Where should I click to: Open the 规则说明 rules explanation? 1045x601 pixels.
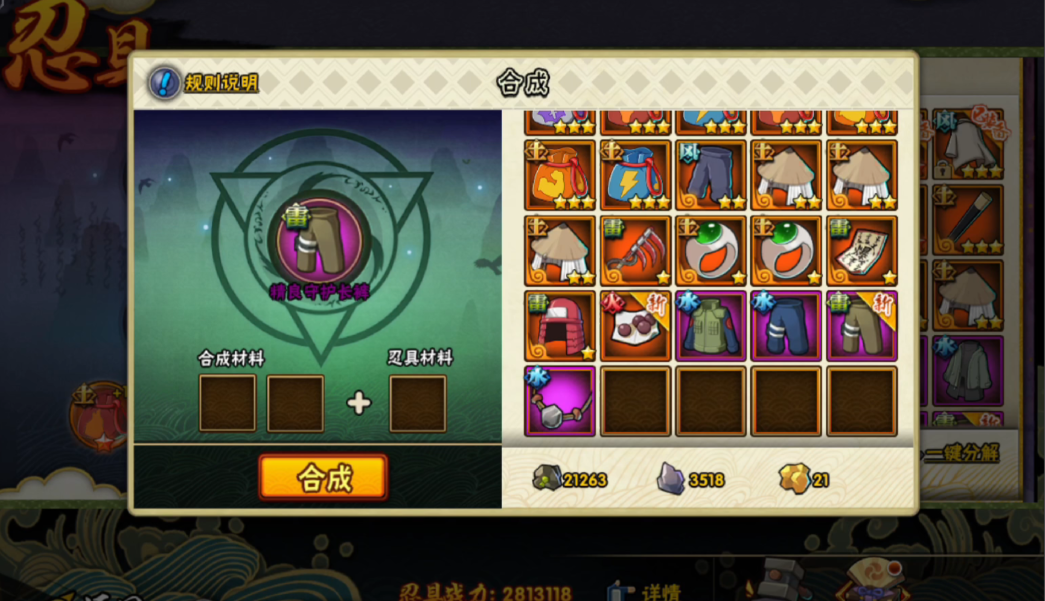[x=205, y=82]
